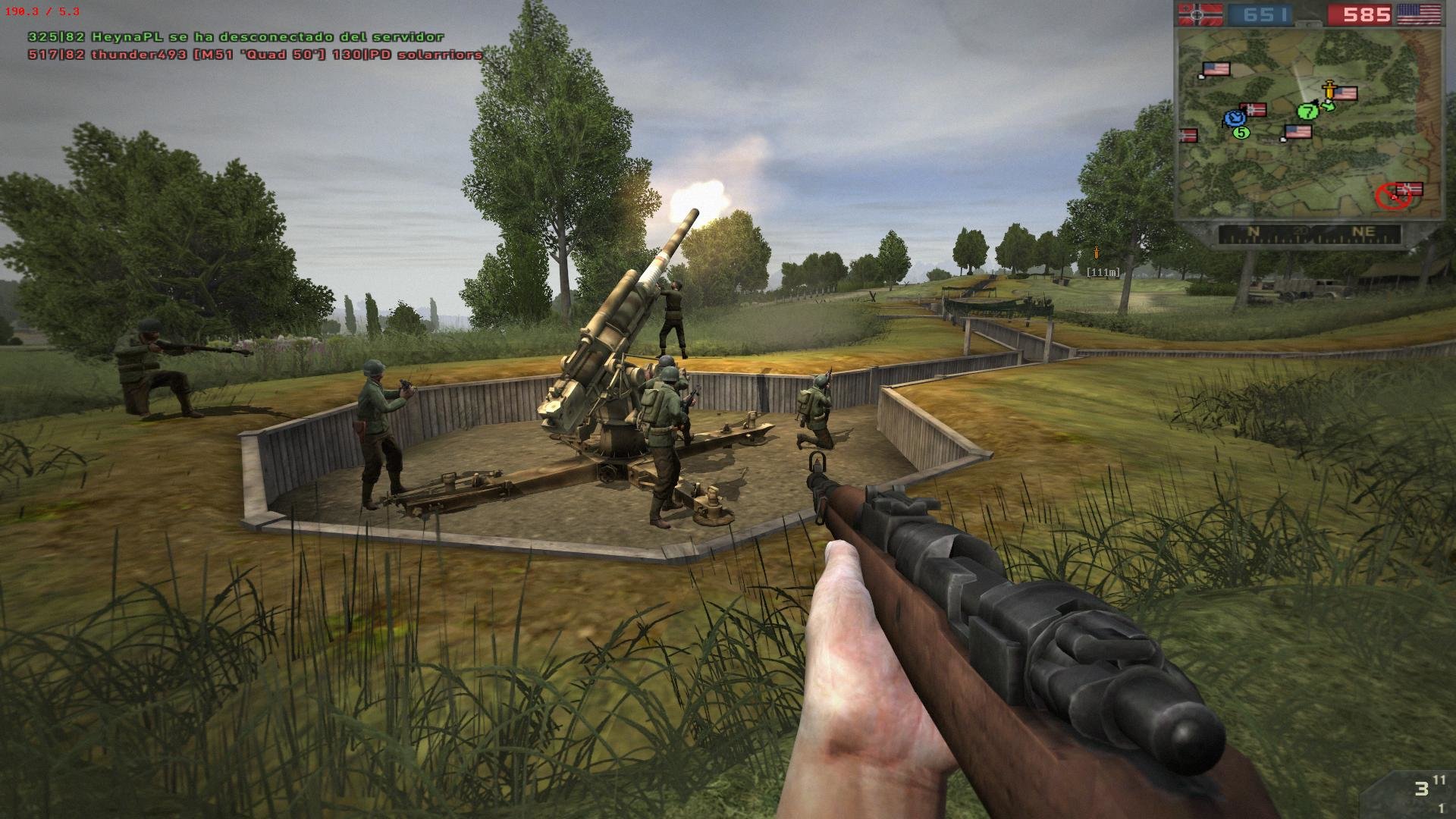Click the American team flag beside 585
The image size is (1456, 819).
[x=1419, y=14]
